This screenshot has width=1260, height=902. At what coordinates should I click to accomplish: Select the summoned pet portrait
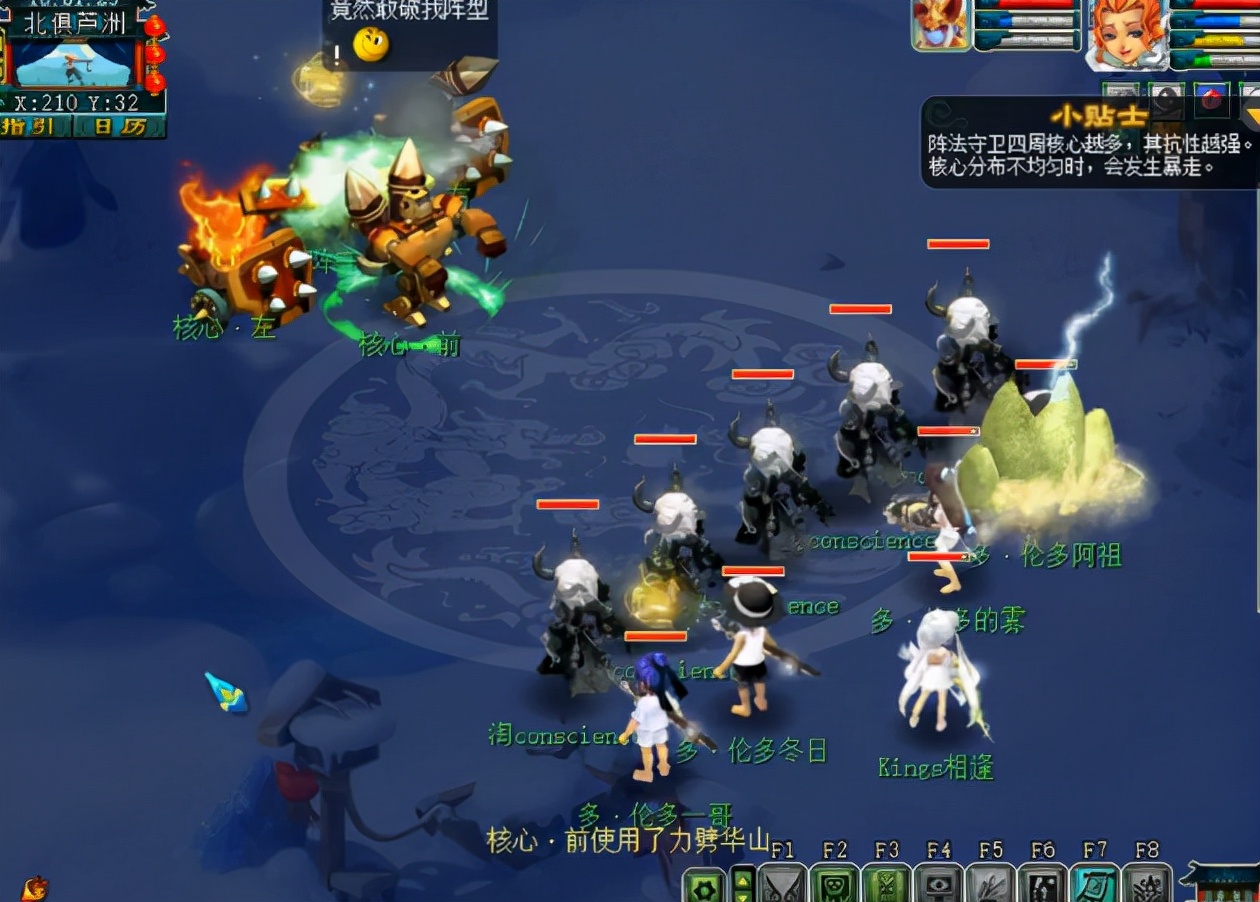click(x=940, y=25)
